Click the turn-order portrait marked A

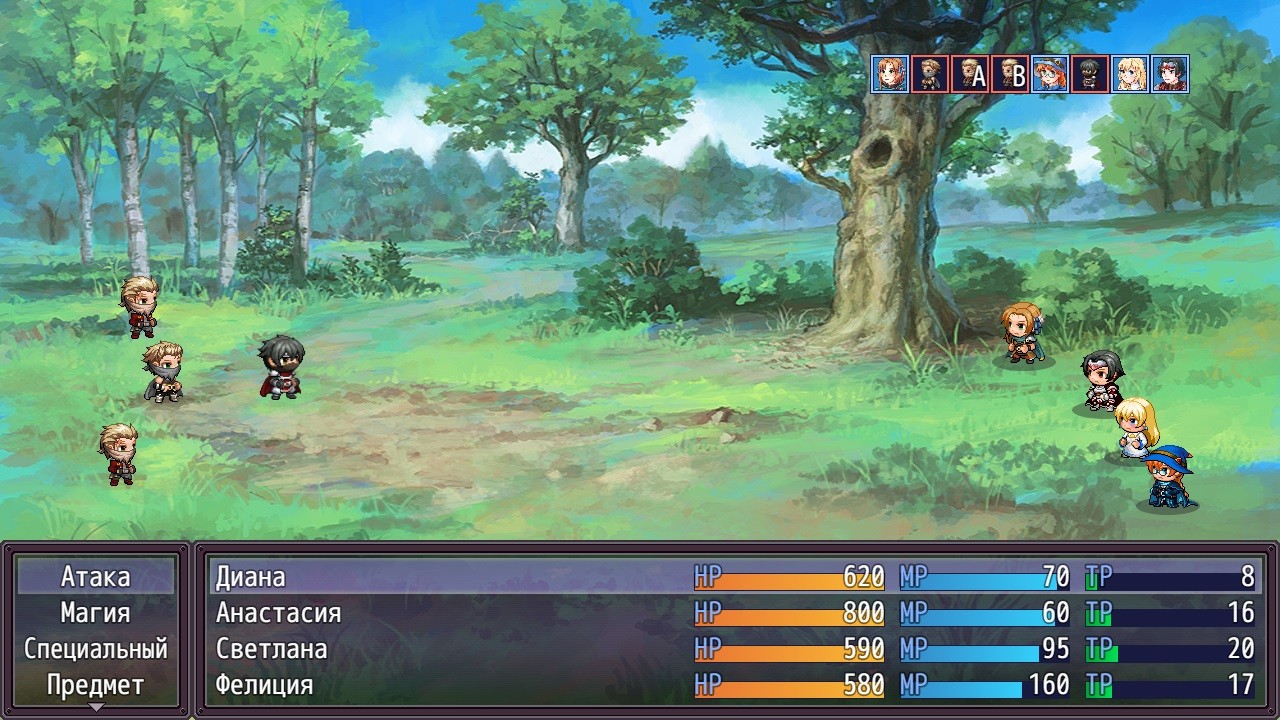[x=970, y=74]
